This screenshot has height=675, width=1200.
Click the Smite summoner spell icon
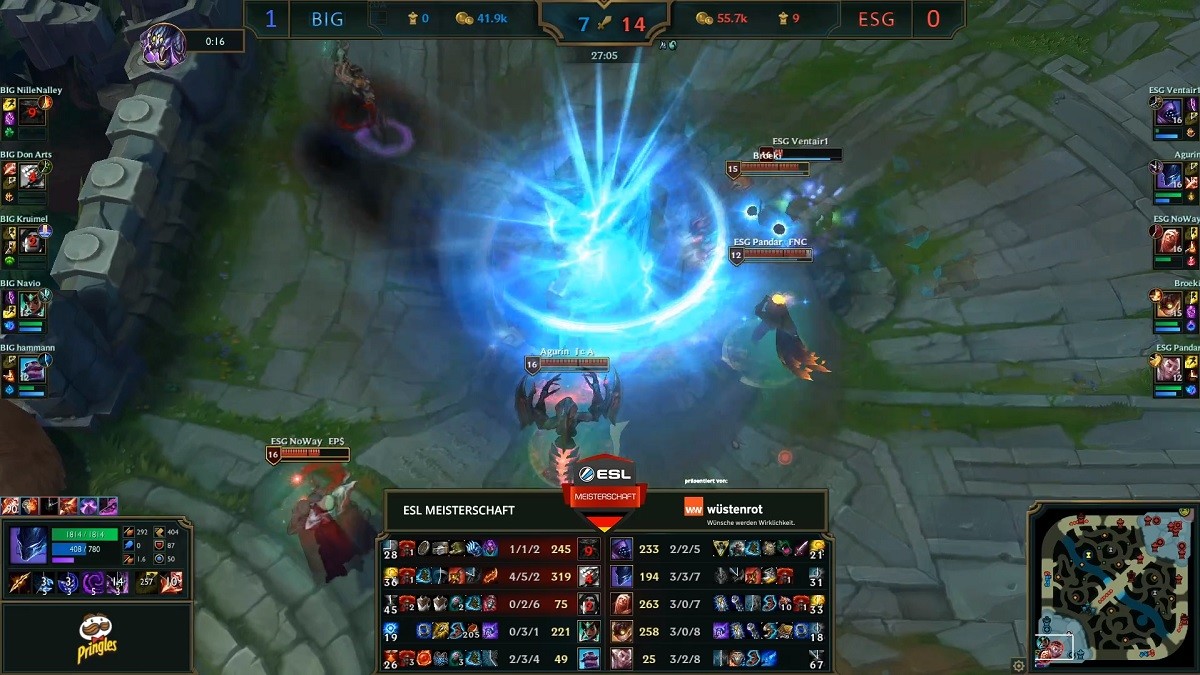click(x=173, y=582)
